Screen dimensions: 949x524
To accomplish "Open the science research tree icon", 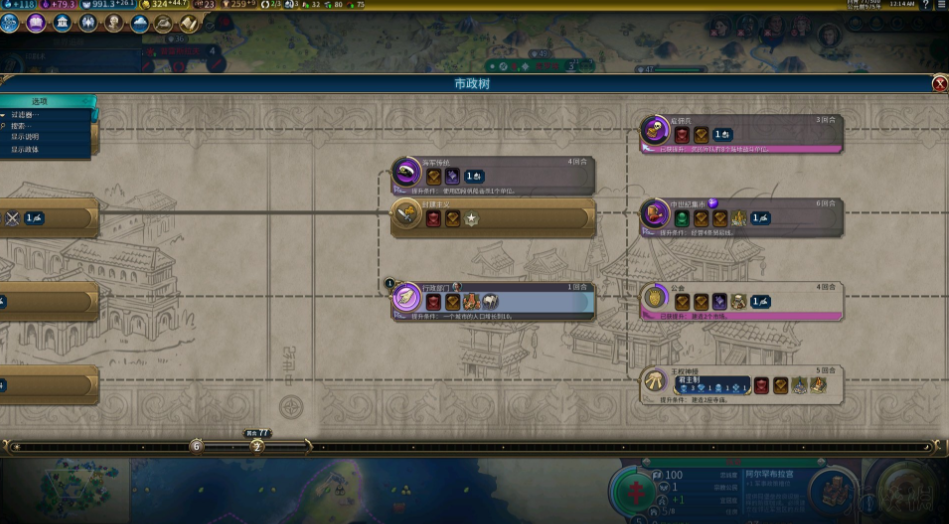I will 10,22.
